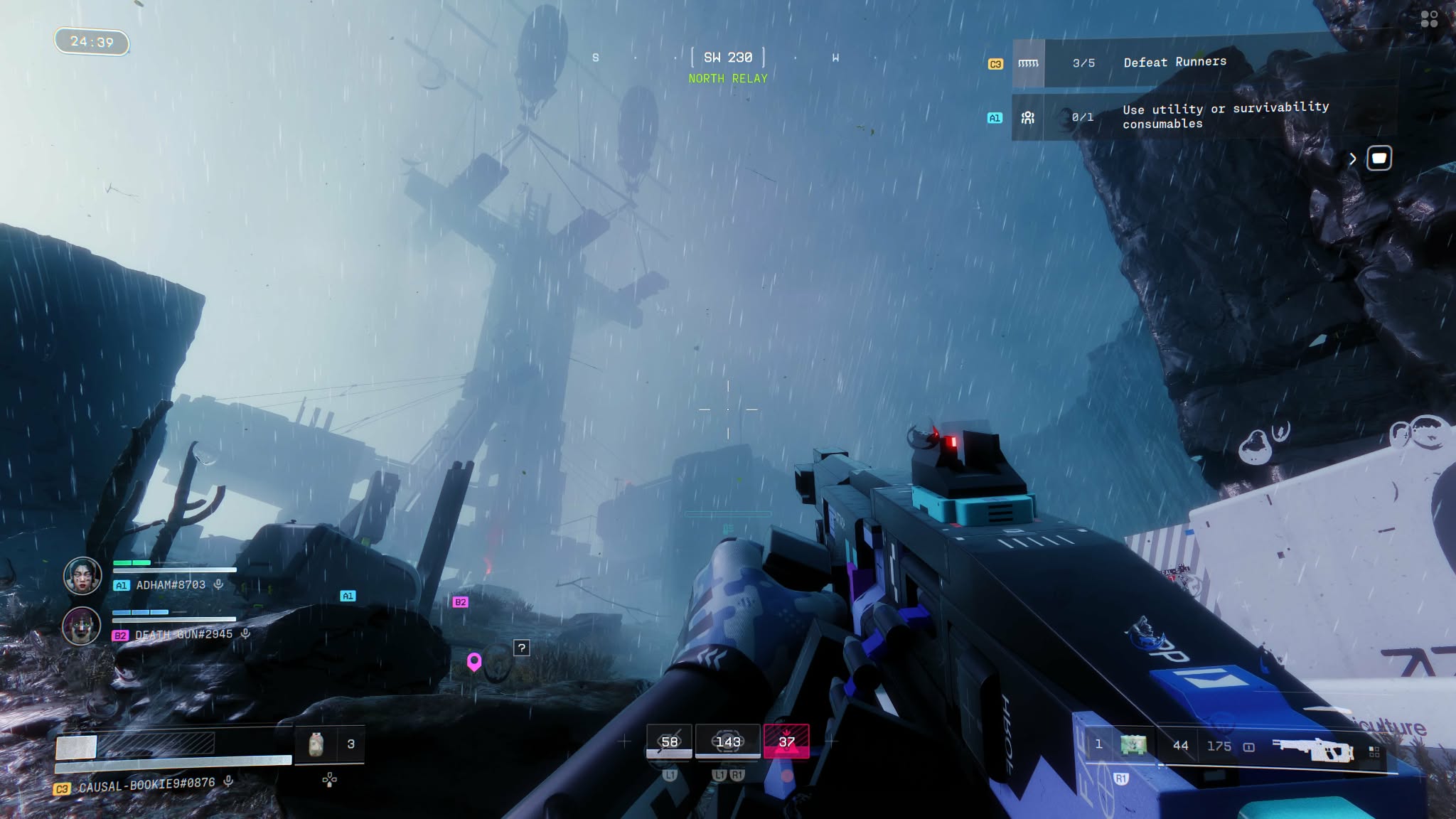
Task: Open the objectives expand arrow
Action: (x=1352, y=159)
